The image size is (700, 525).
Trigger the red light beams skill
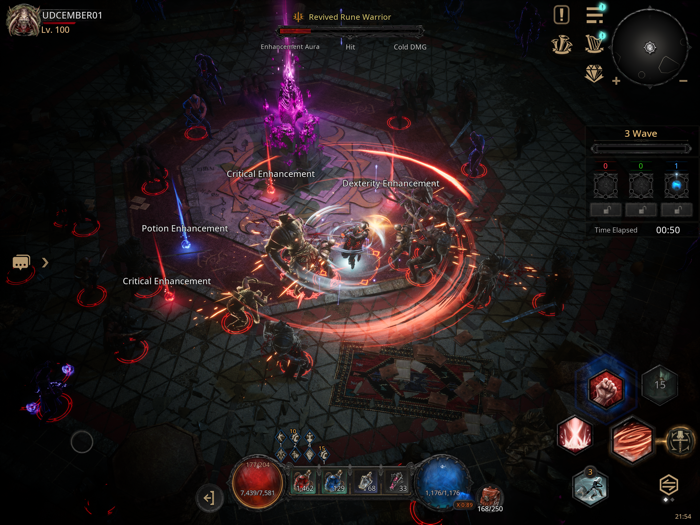tap(575, 434)
